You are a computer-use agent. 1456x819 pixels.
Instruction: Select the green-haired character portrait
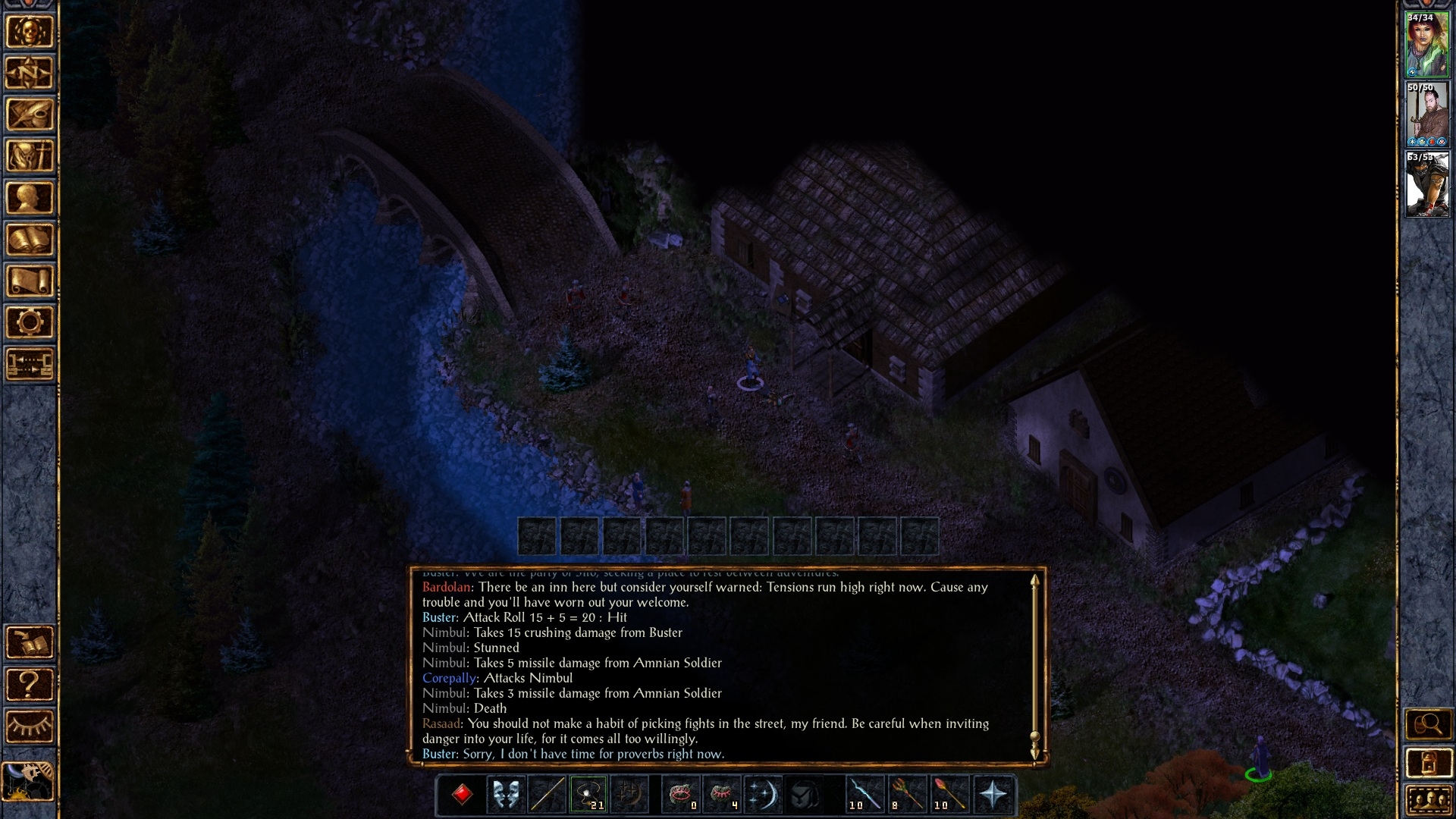coord(1427,45)
